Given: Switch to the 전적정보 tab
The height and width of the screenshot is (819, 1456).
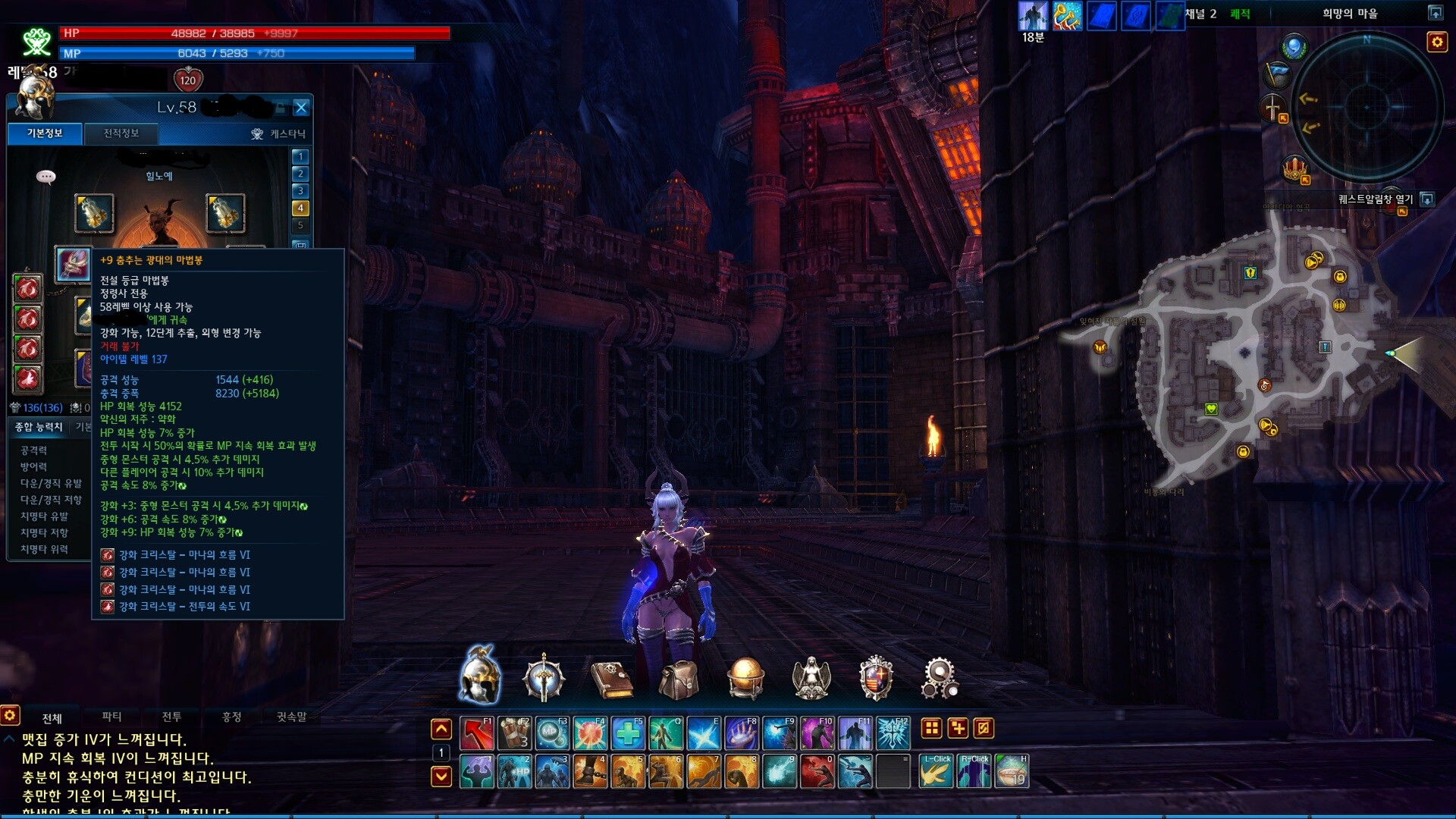Looking at the screenshot, I should [x=121, y=133].
